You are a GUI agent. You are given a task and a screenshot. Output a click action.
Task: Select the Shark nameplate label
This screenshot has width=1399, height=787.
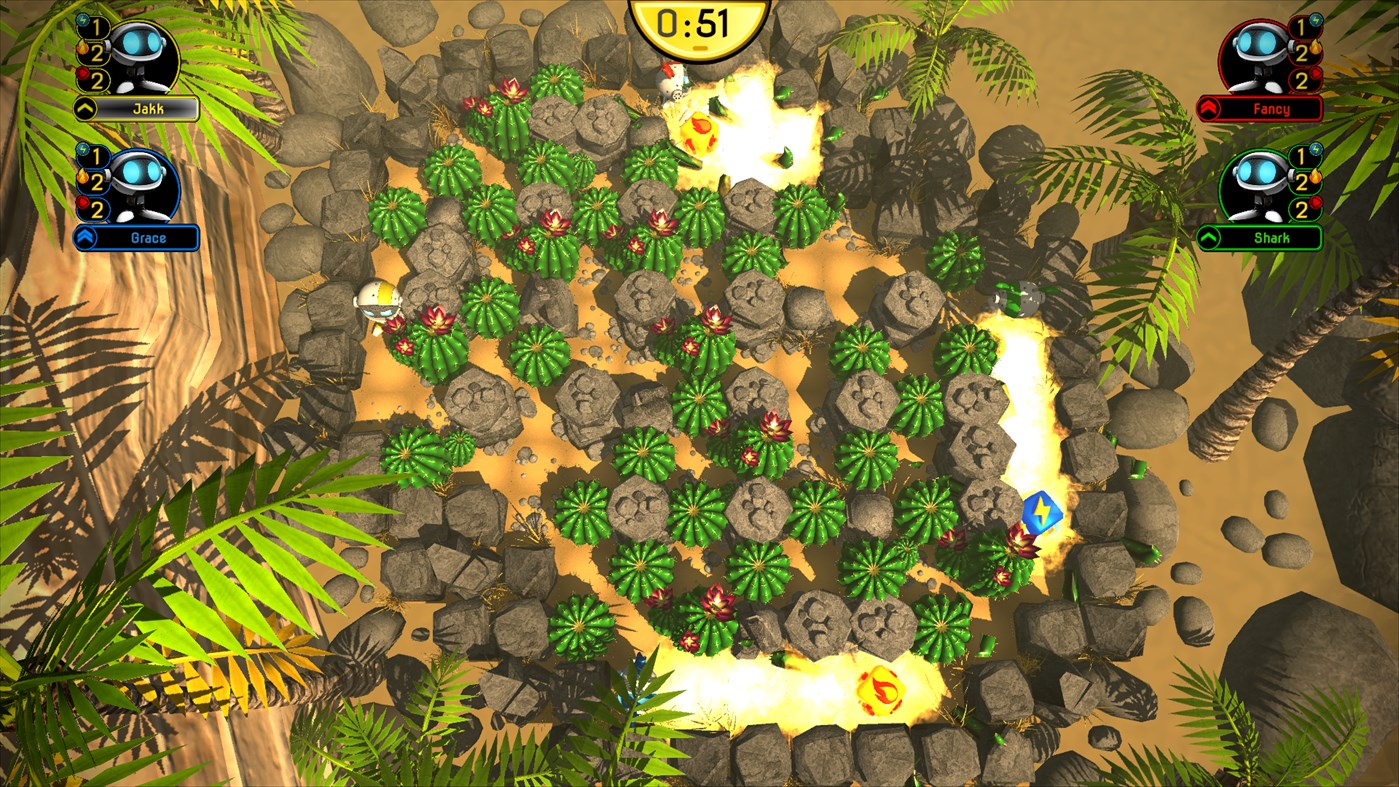tap(1271, 235)
